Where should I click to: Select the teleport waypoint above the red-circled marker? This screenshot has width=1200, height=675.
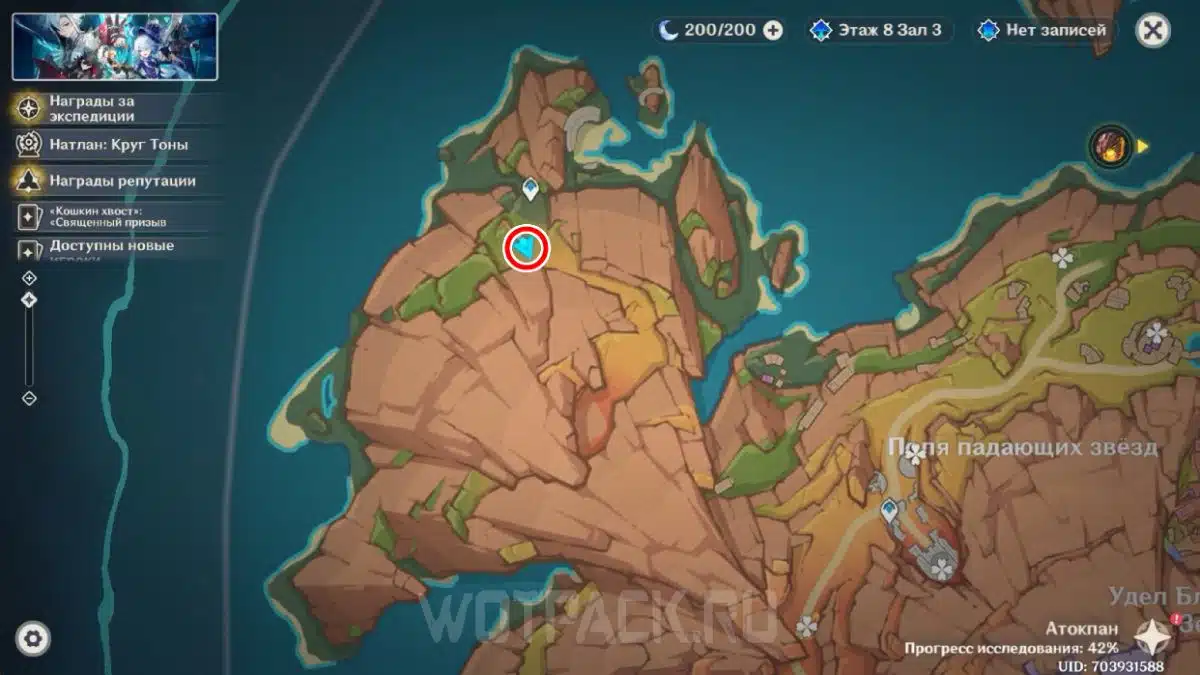coord(531,188)
